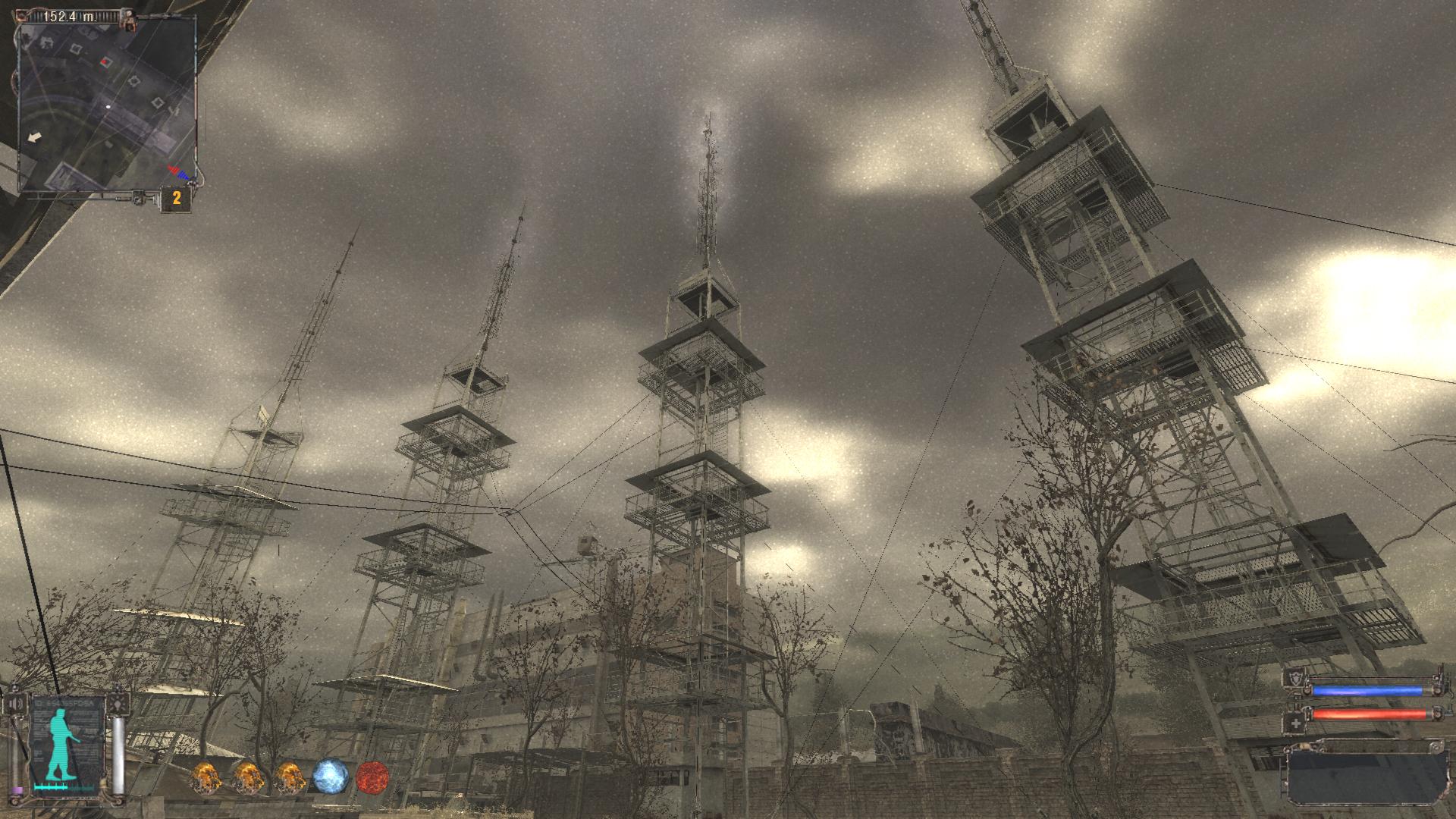Toggle the white direction arrow on the minimap
The width and height of the screenshot is (1456, 819).
click(x=35, y=136)
